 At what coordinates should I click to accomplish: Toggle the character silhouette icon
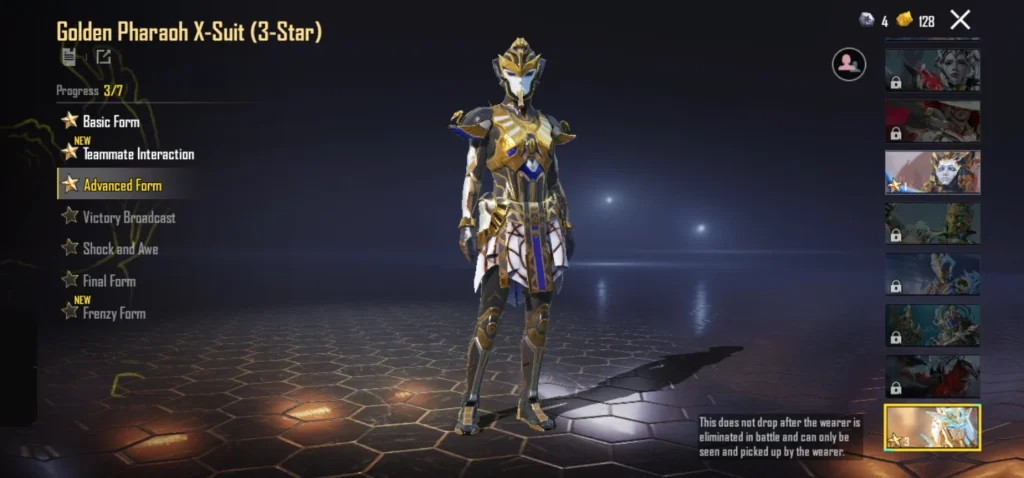[848, 65]
